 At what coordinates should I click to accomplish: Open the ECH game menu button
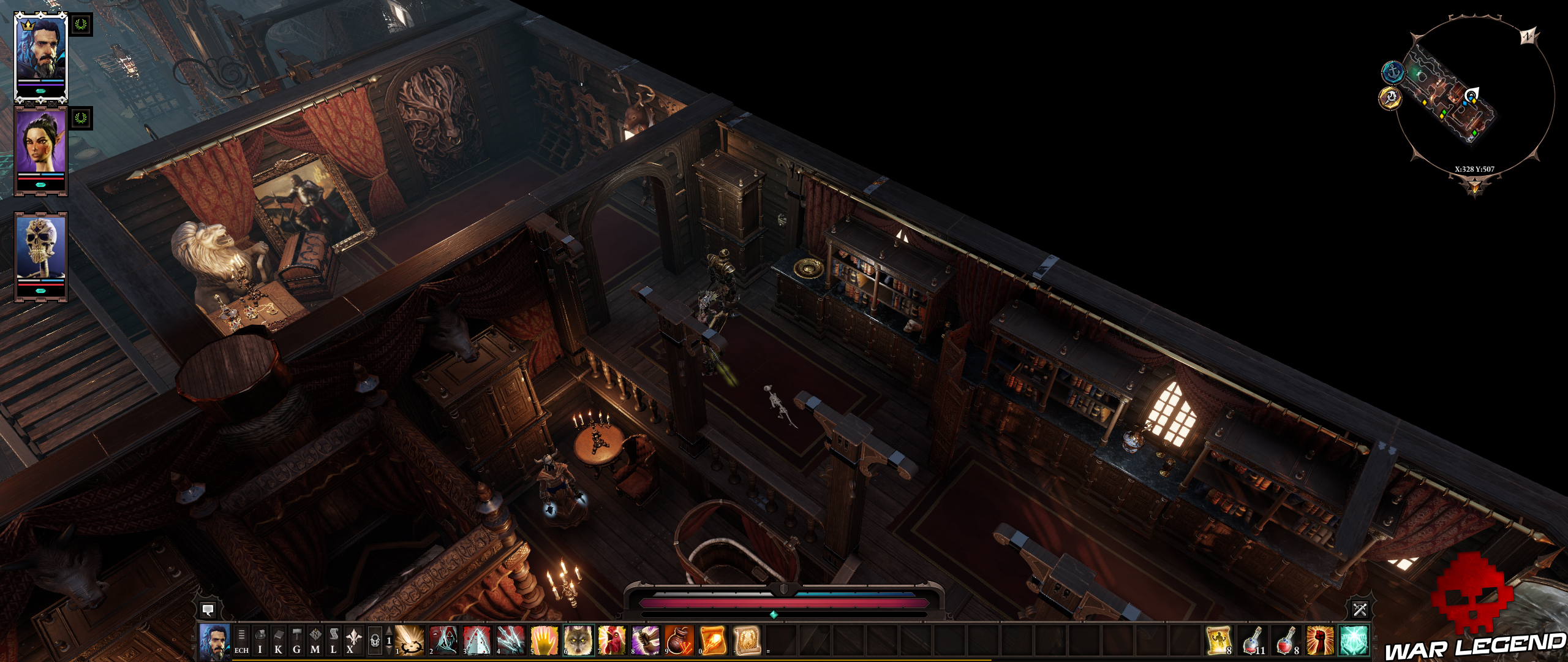pos(241,641)
